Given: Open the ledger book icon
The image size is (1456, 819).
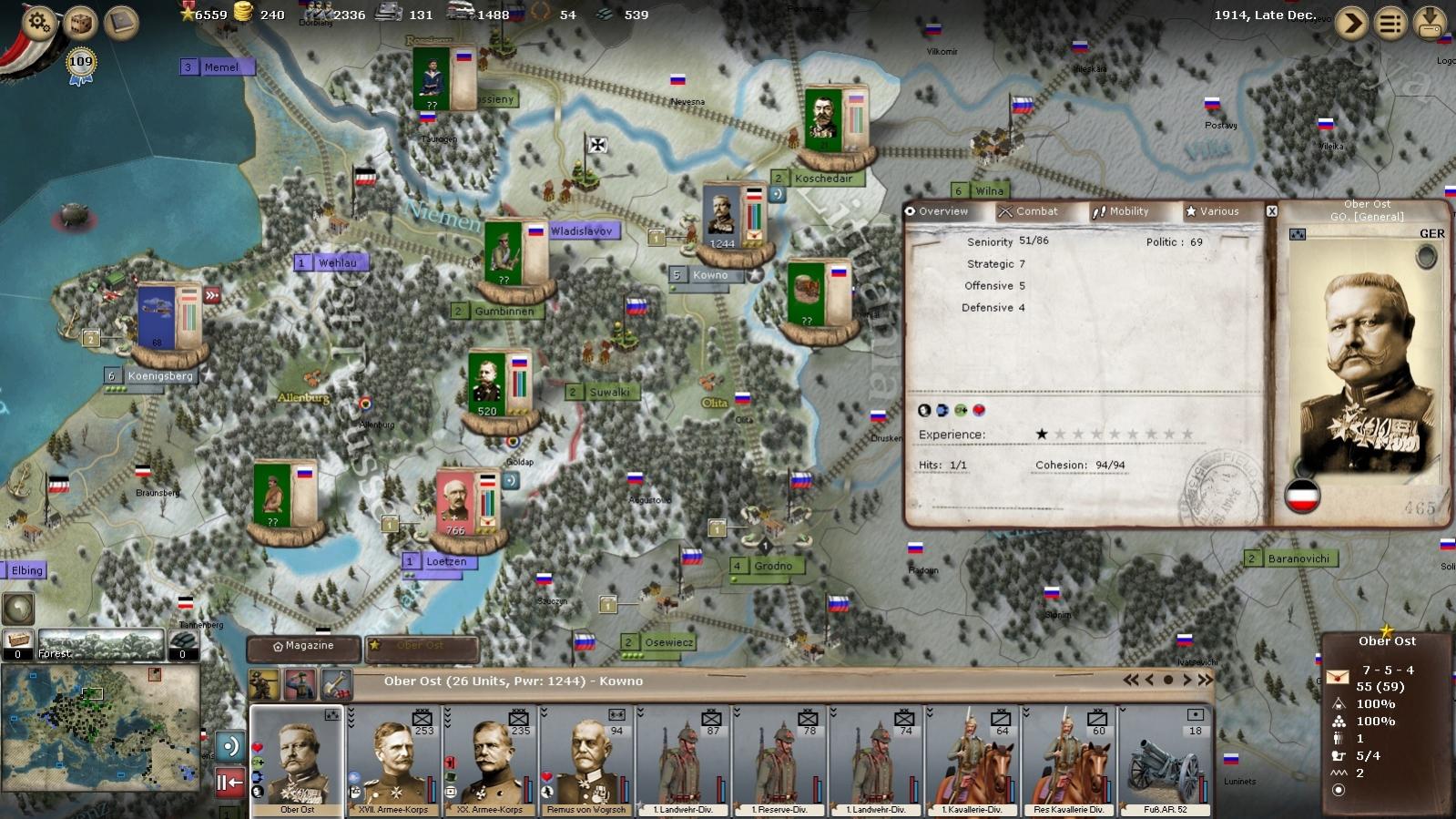Looking at the screenshot, I should 121,23.
